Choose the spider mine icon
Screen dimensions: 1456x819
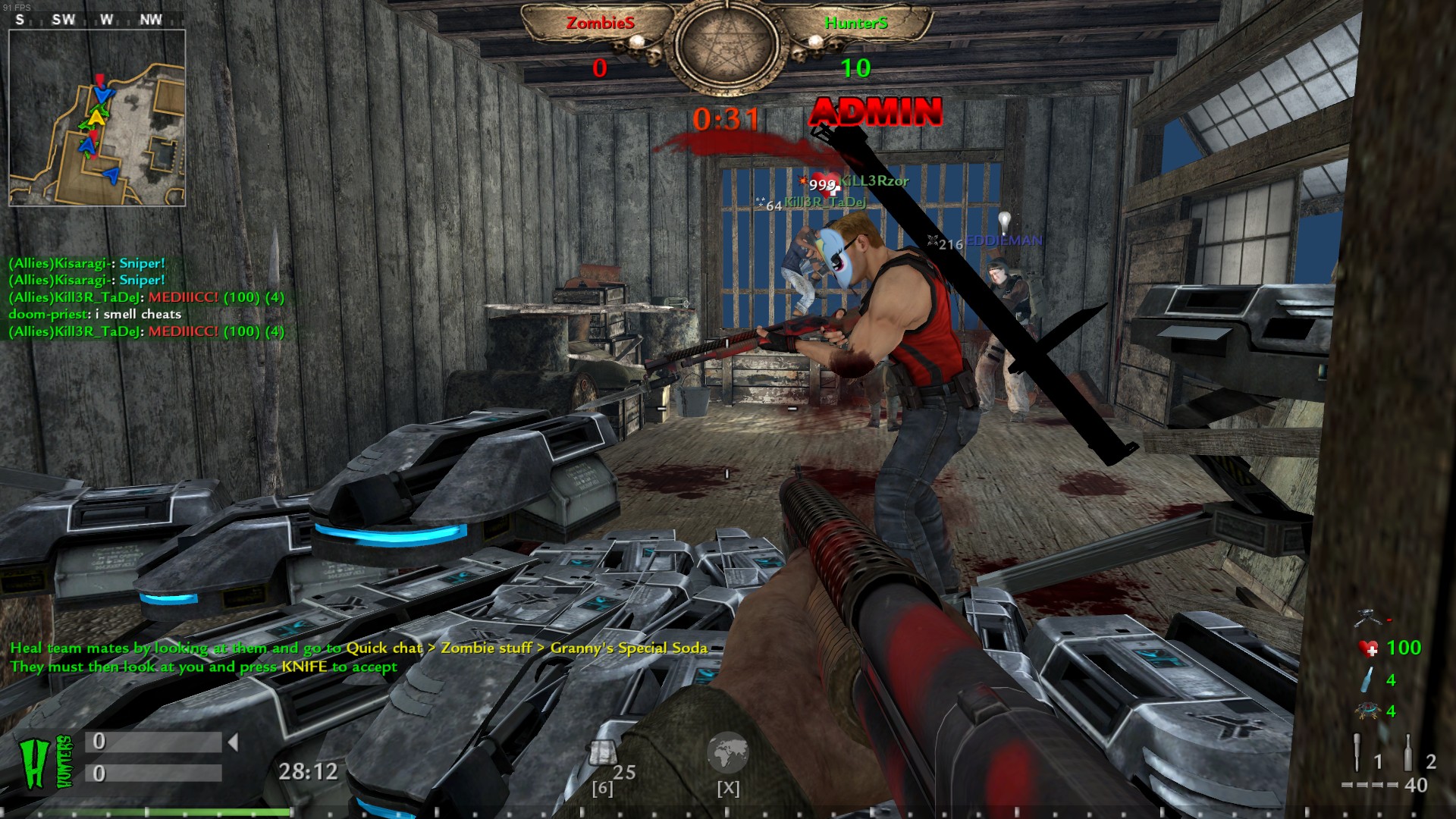coord(1367,711)
